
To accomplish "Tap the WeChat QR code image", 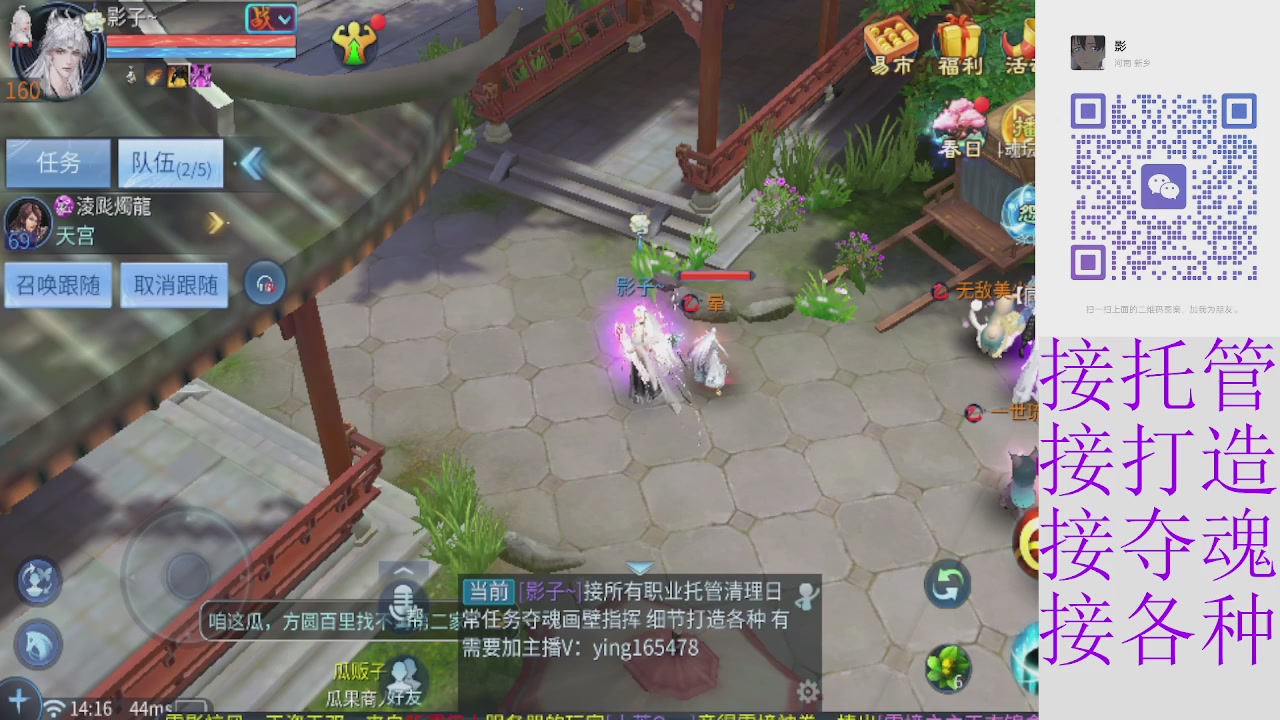I will point(1165,187).
